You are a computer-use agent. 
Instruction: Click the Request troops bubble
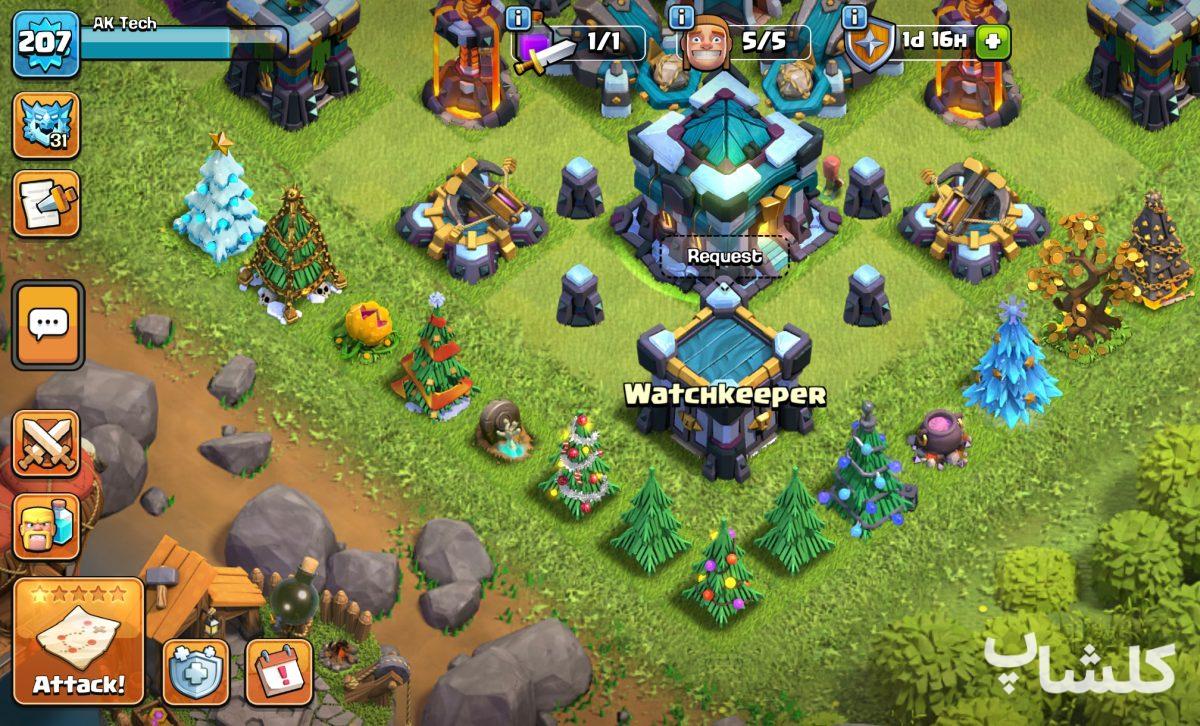[724, 257]
